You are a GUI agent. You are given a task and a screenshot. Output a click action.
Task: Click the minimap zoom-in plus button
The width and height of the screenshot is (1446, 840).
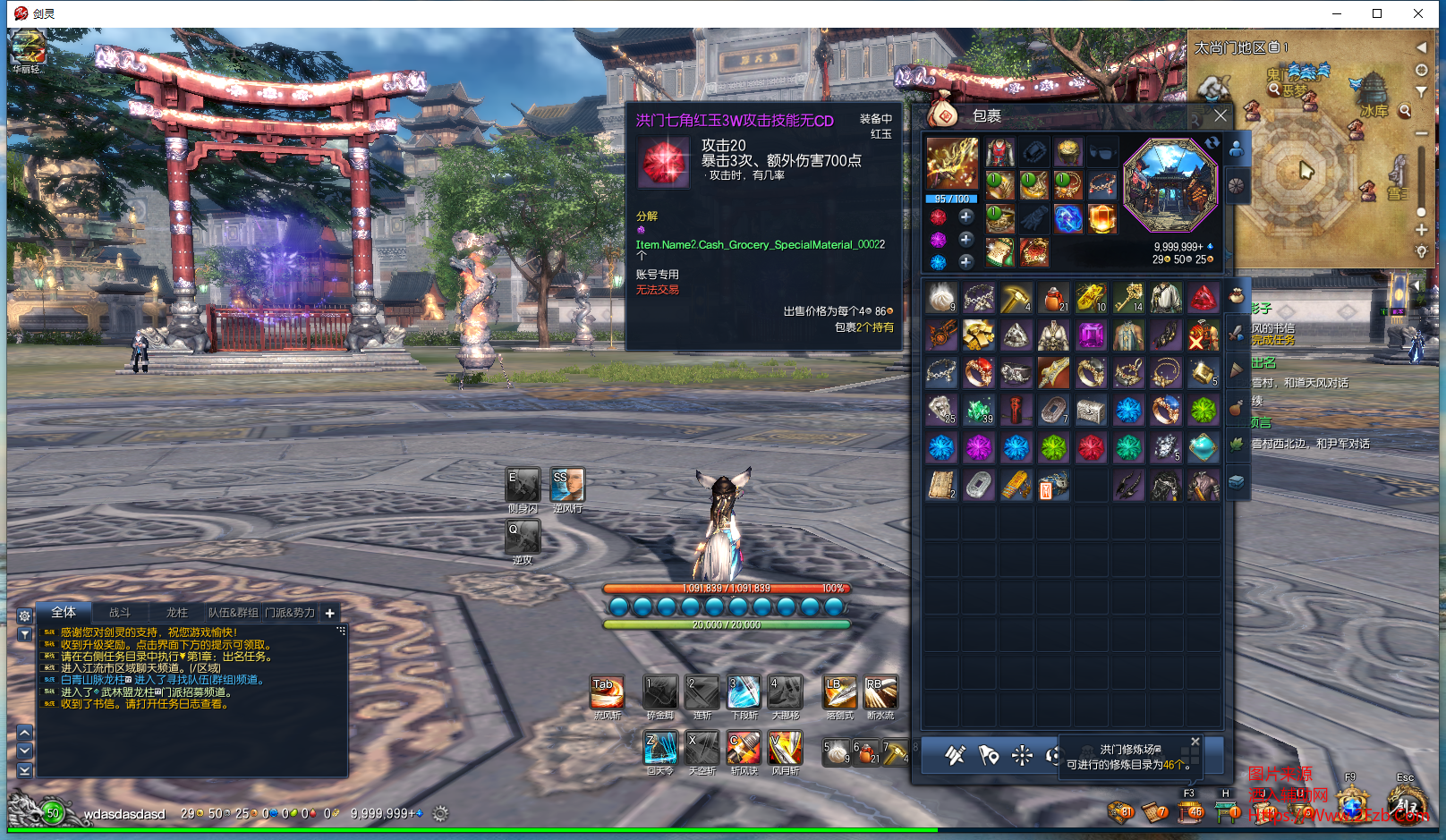[x=1421, y=230]
